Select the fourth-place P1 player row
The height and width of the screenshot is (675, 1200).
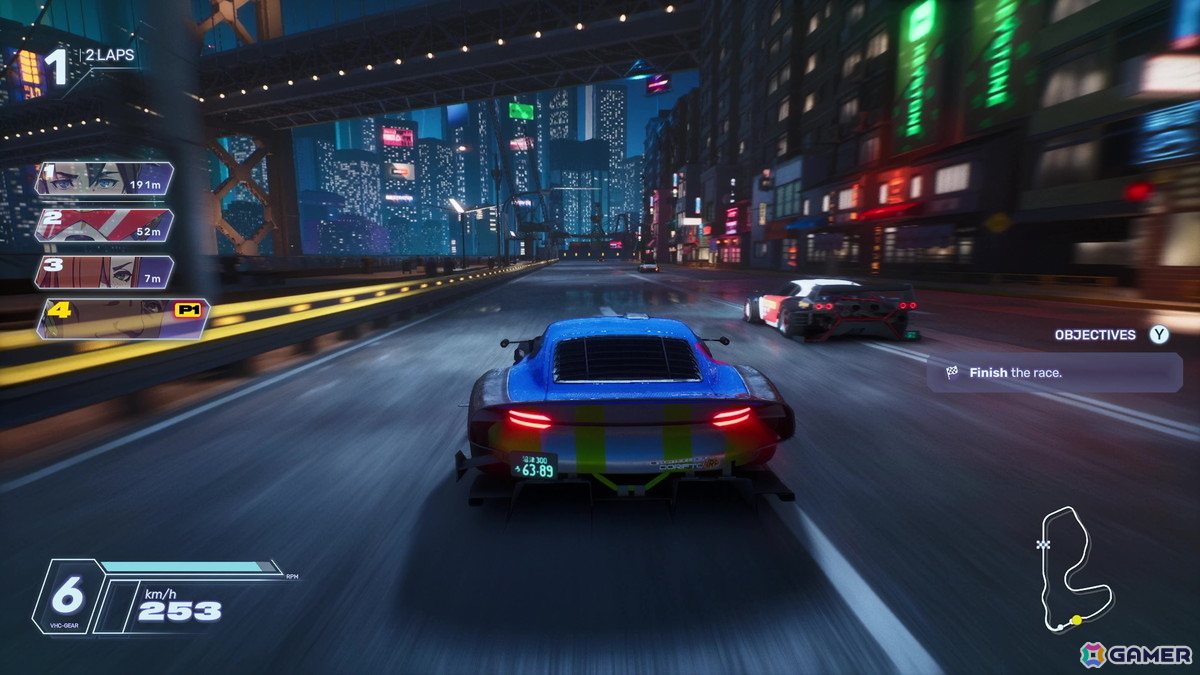122,318
